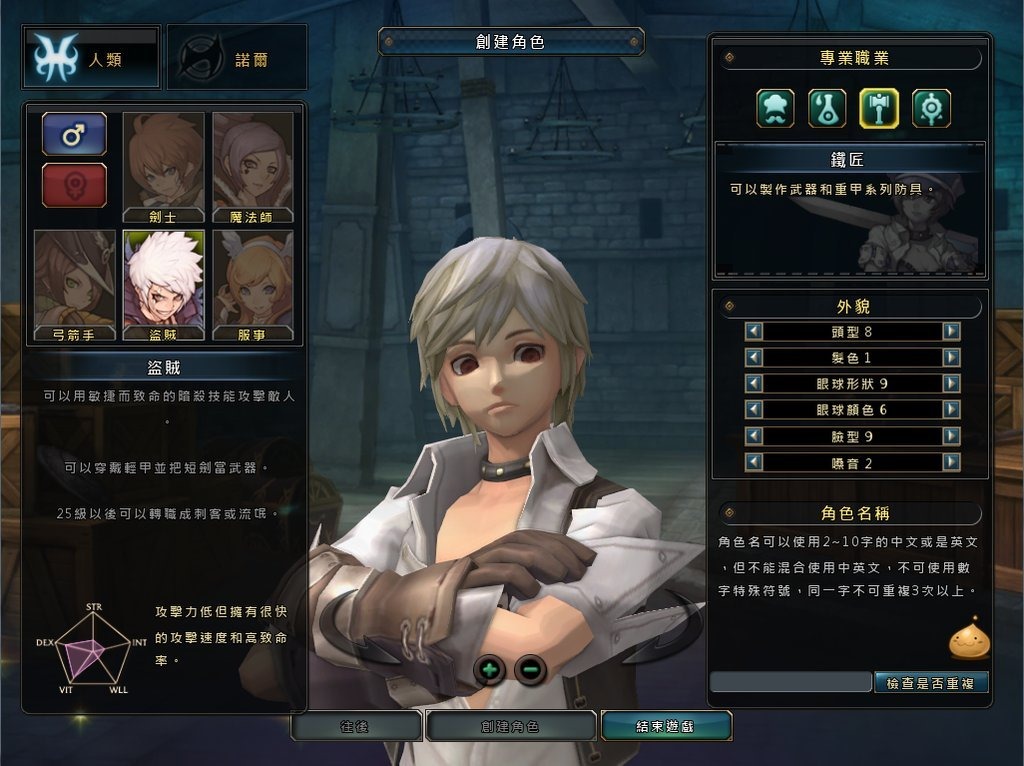Screen dimensions: 1024x766
Task: Choose the 服事 class portrait
Action: point(253,285)
